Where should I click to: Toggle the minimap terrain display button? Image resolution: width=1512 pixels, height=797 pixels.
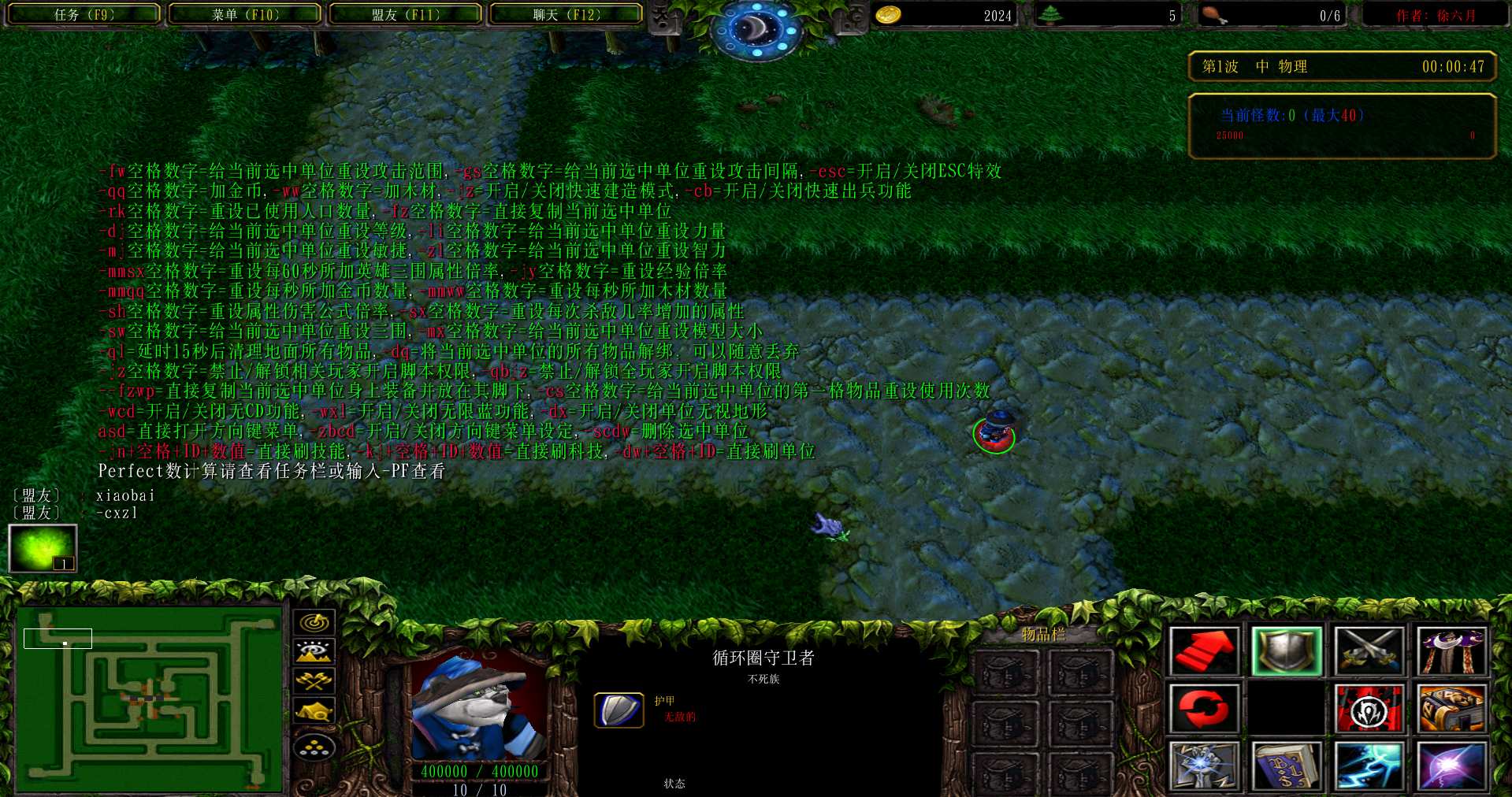314,651
